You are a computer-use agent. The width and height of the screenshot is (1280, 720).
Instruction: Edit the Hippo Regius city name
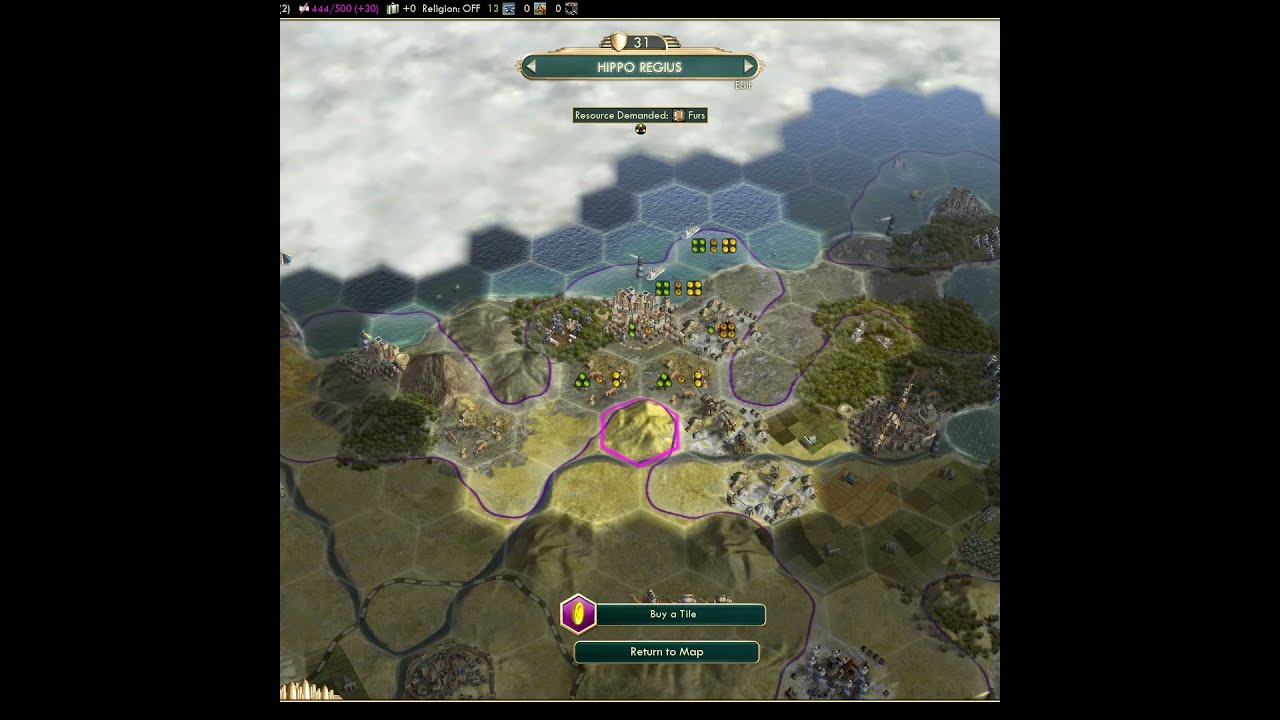point(742,86)
